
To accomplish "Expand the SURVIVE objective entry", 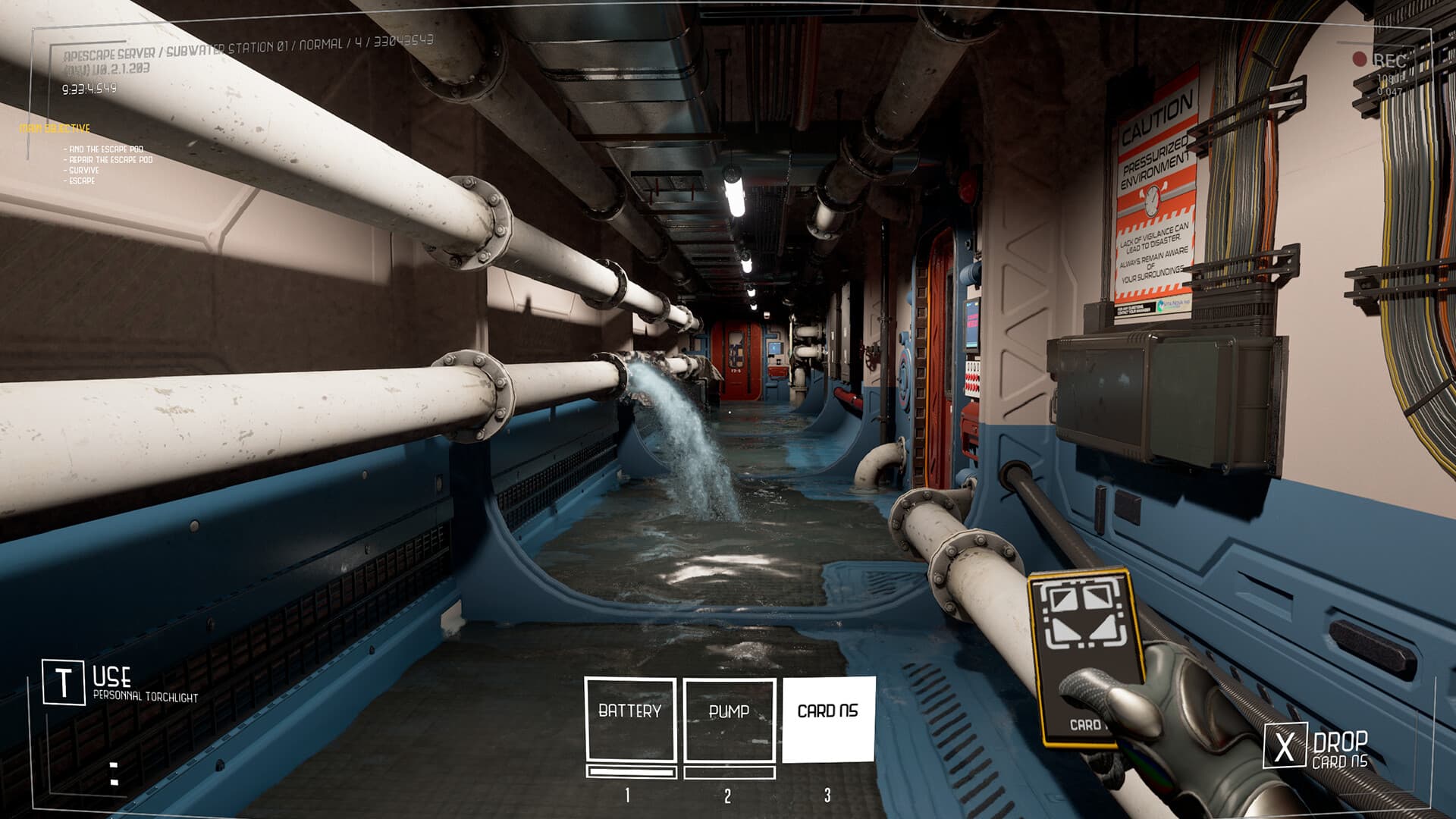I will click(83, 172).
